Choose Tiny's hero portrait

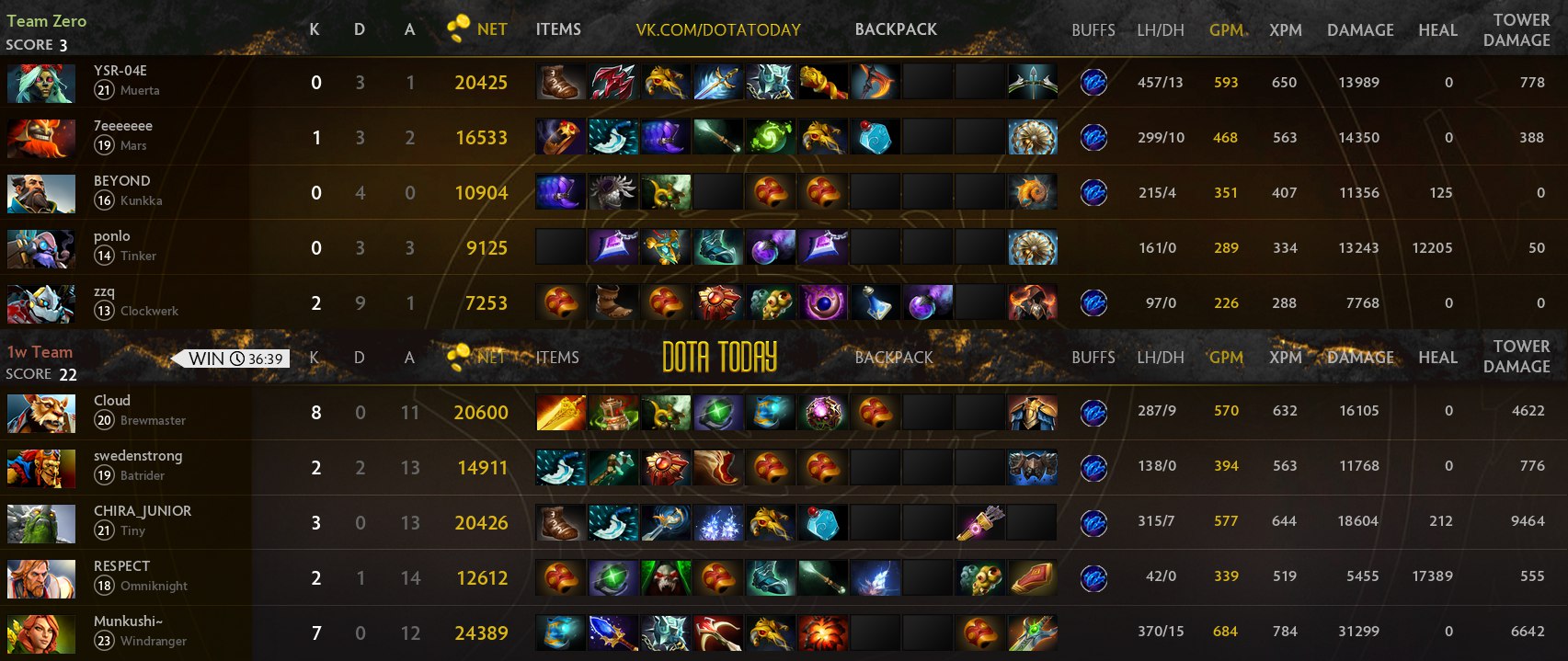coord(40,523)
